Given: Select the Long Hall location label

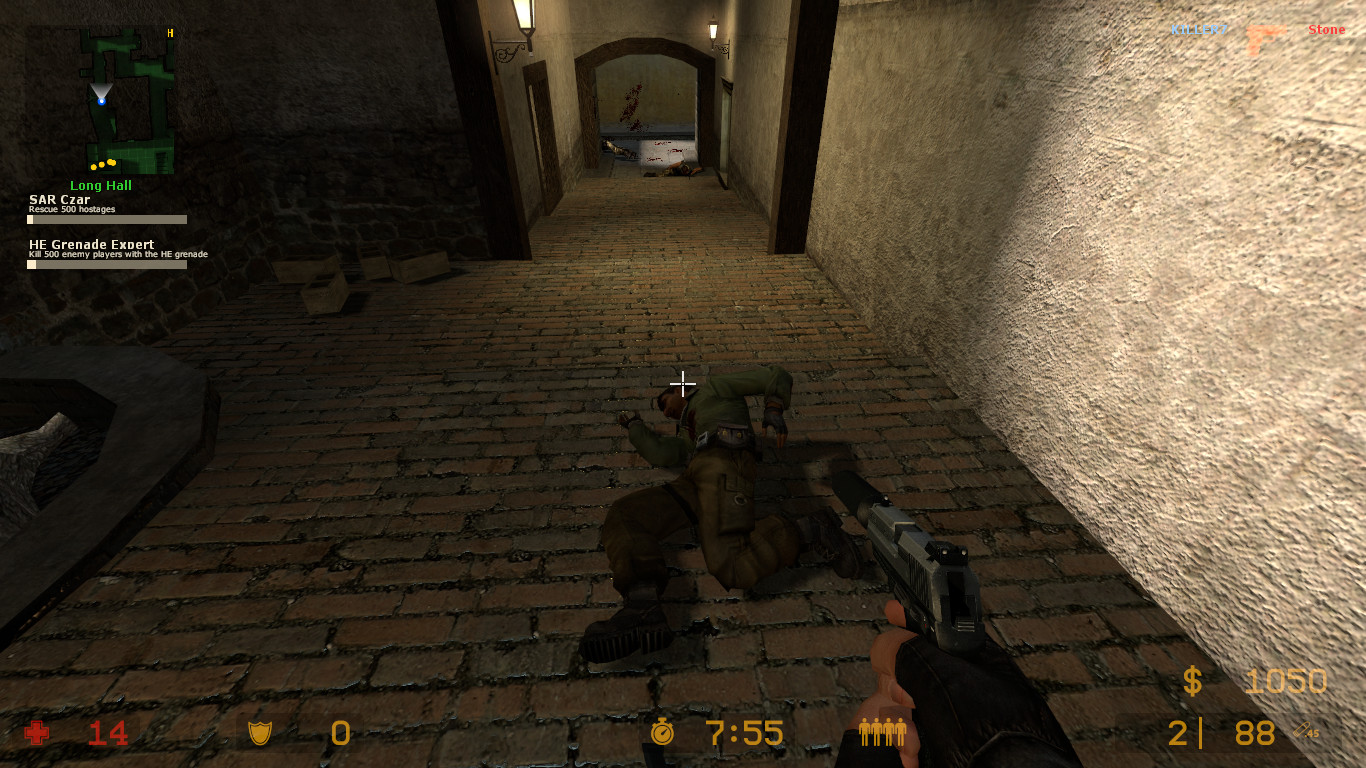Looking at the screenshot, I should (x=102, y=184).
